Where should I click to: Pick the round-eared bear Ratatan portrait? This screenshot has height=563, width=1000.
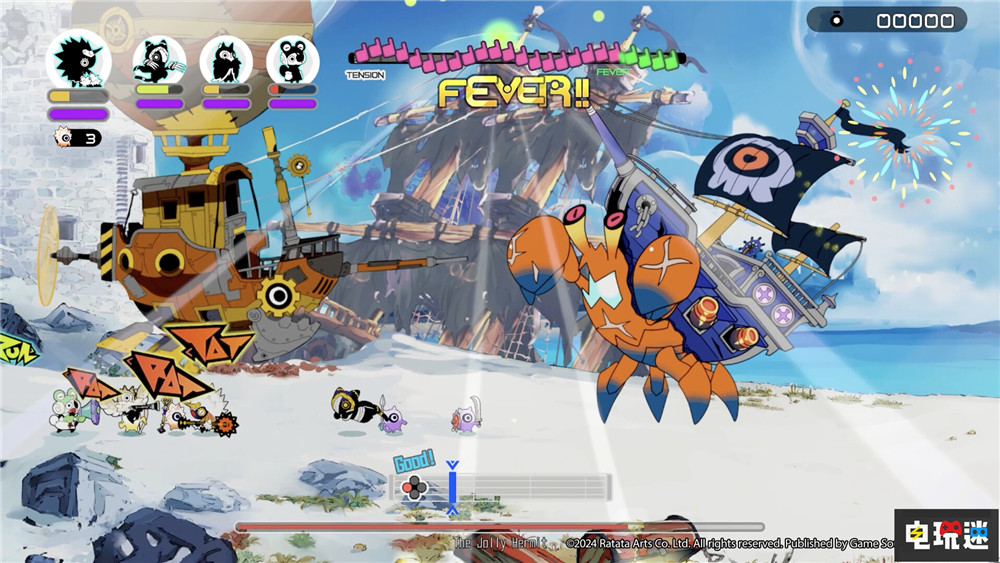coord(293,61)
